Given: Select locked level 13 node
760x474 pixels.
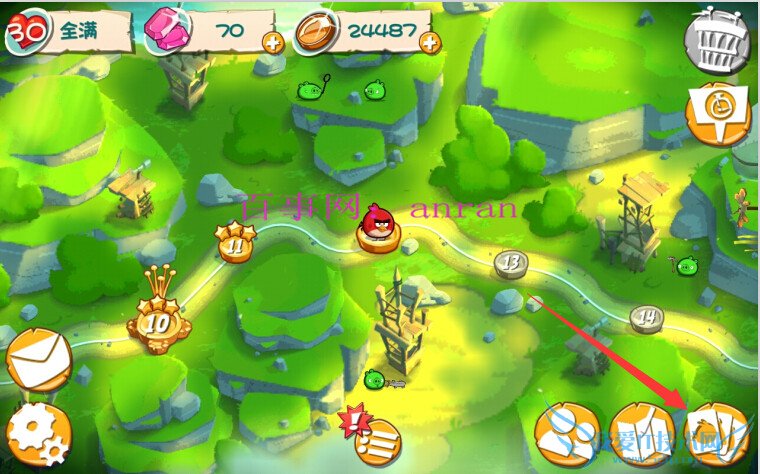Looking at the screenshot, I should coord(512,264).
